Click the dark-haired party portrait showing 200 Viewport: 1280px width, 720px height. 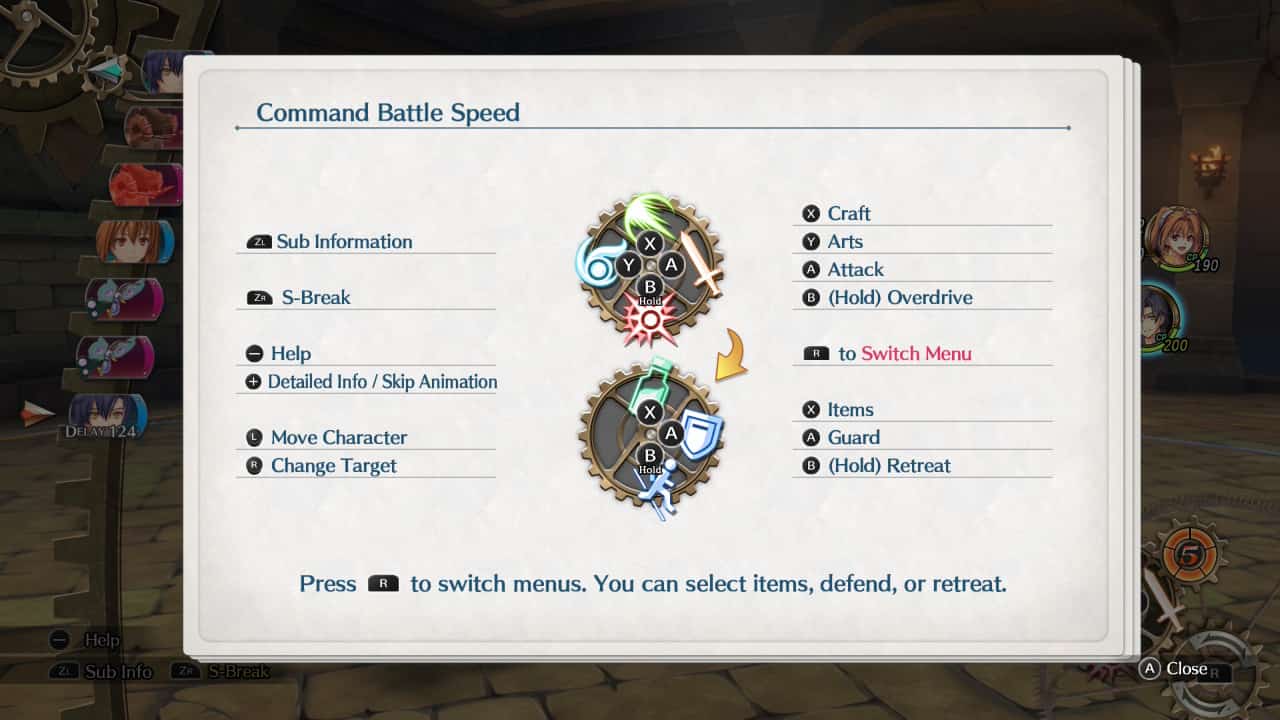pos(1160,317)
